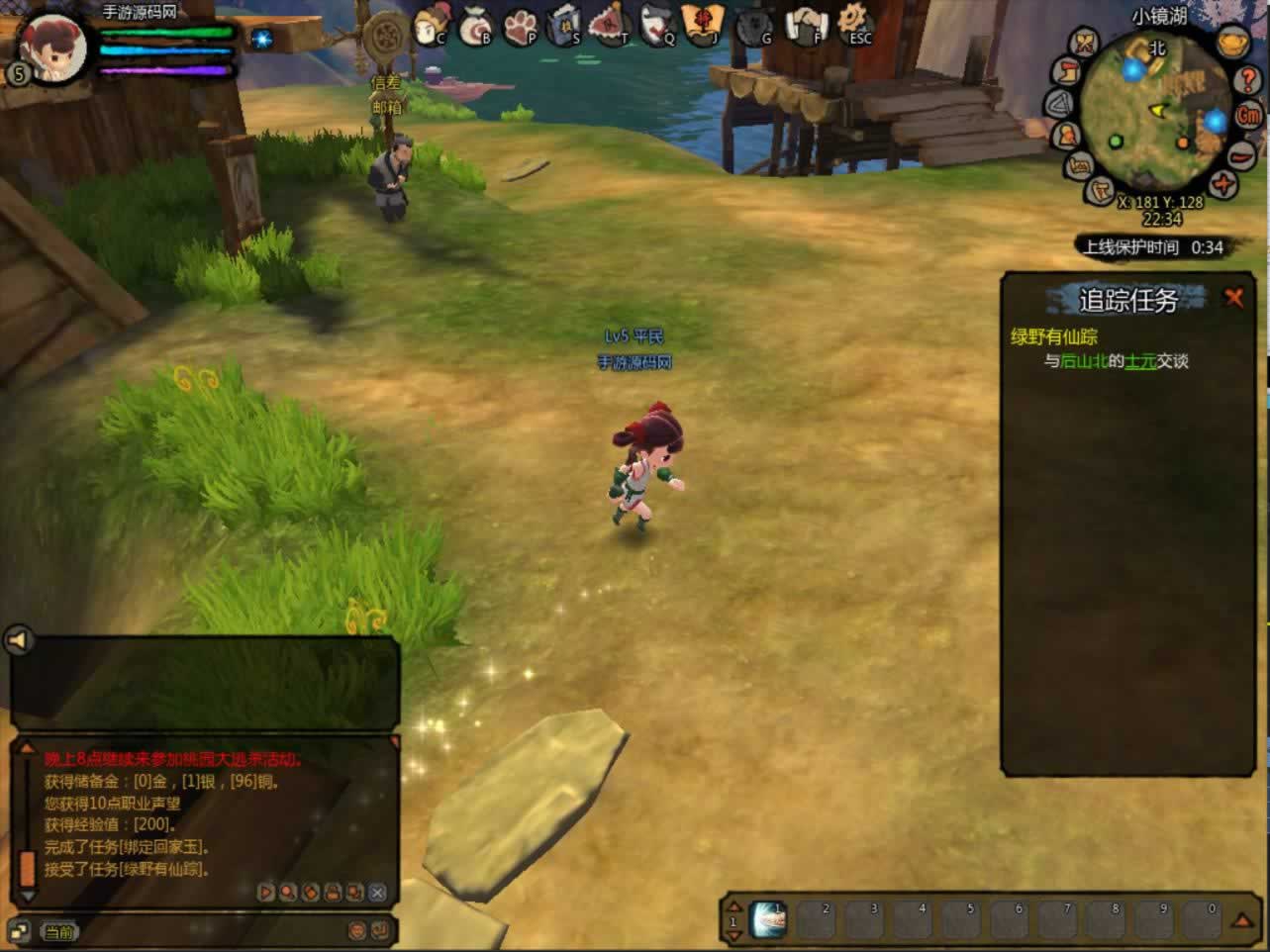Viewport: 1270px width, 952px height.
Task: Open the character panel icon (C)
Action: pos(432,24)
